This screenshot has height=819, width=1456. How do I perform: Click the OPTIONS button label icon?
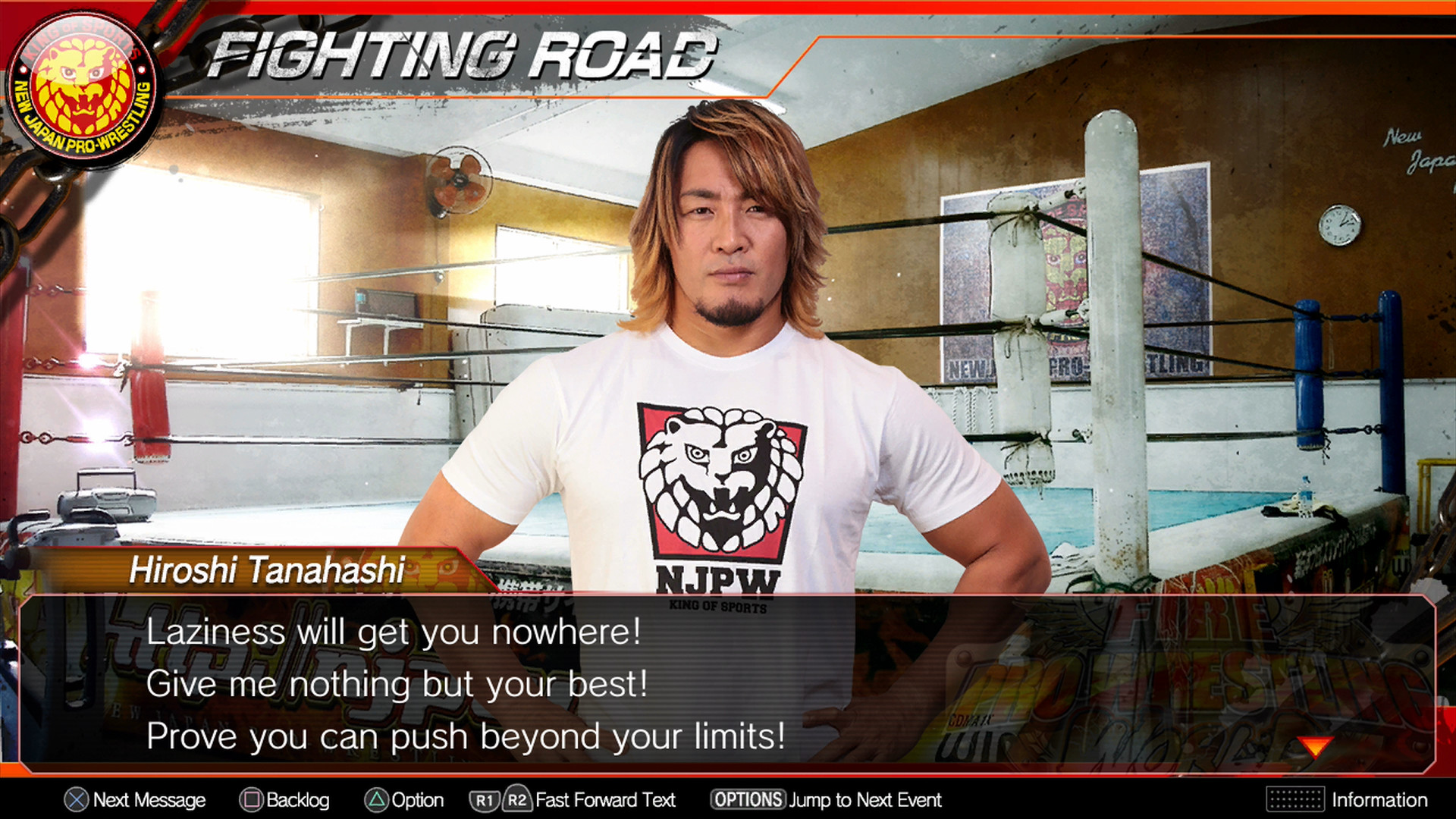coord(747,800)
